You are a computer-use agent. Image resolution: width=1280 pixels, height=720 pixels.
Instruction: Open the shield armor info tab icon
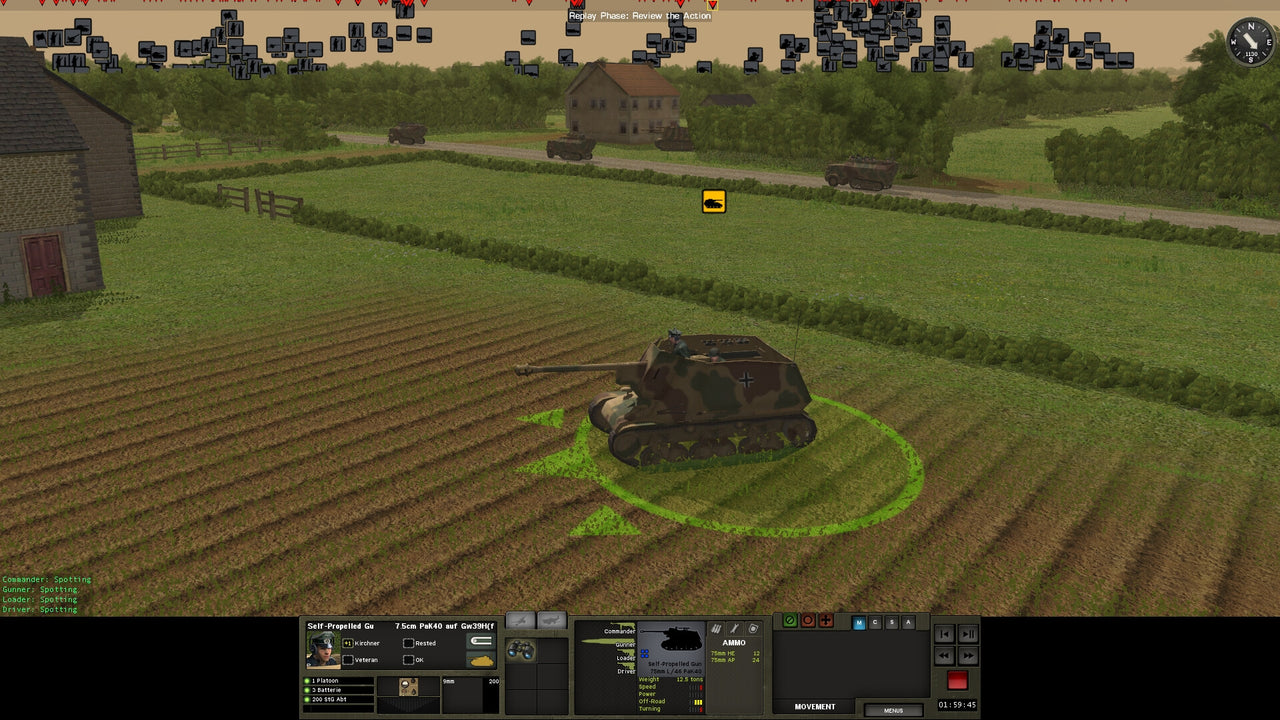pos(753,628)
